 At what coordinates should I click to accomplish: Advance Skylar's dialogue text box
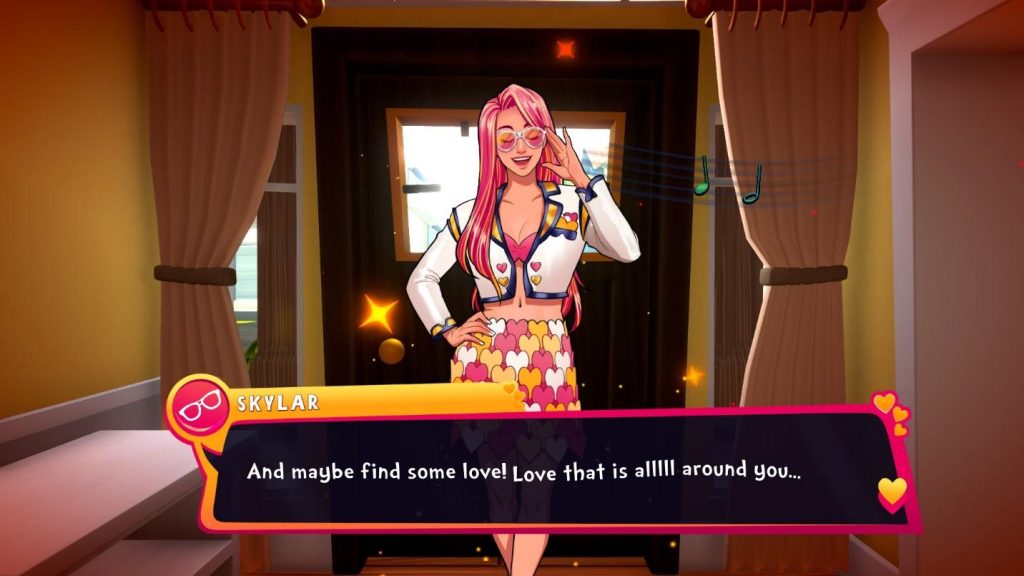tap(540, 470)
